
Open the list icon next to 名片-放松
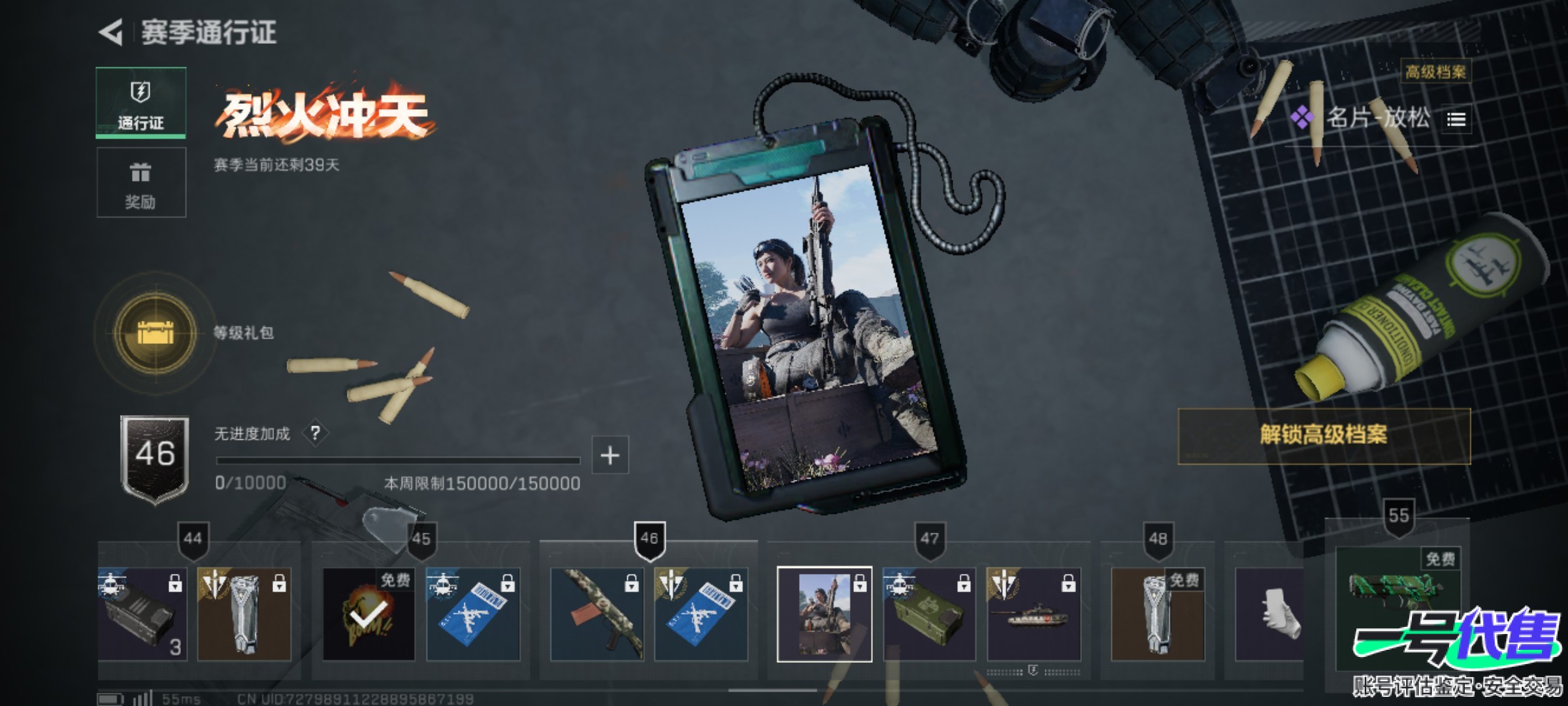(1456, 120)
